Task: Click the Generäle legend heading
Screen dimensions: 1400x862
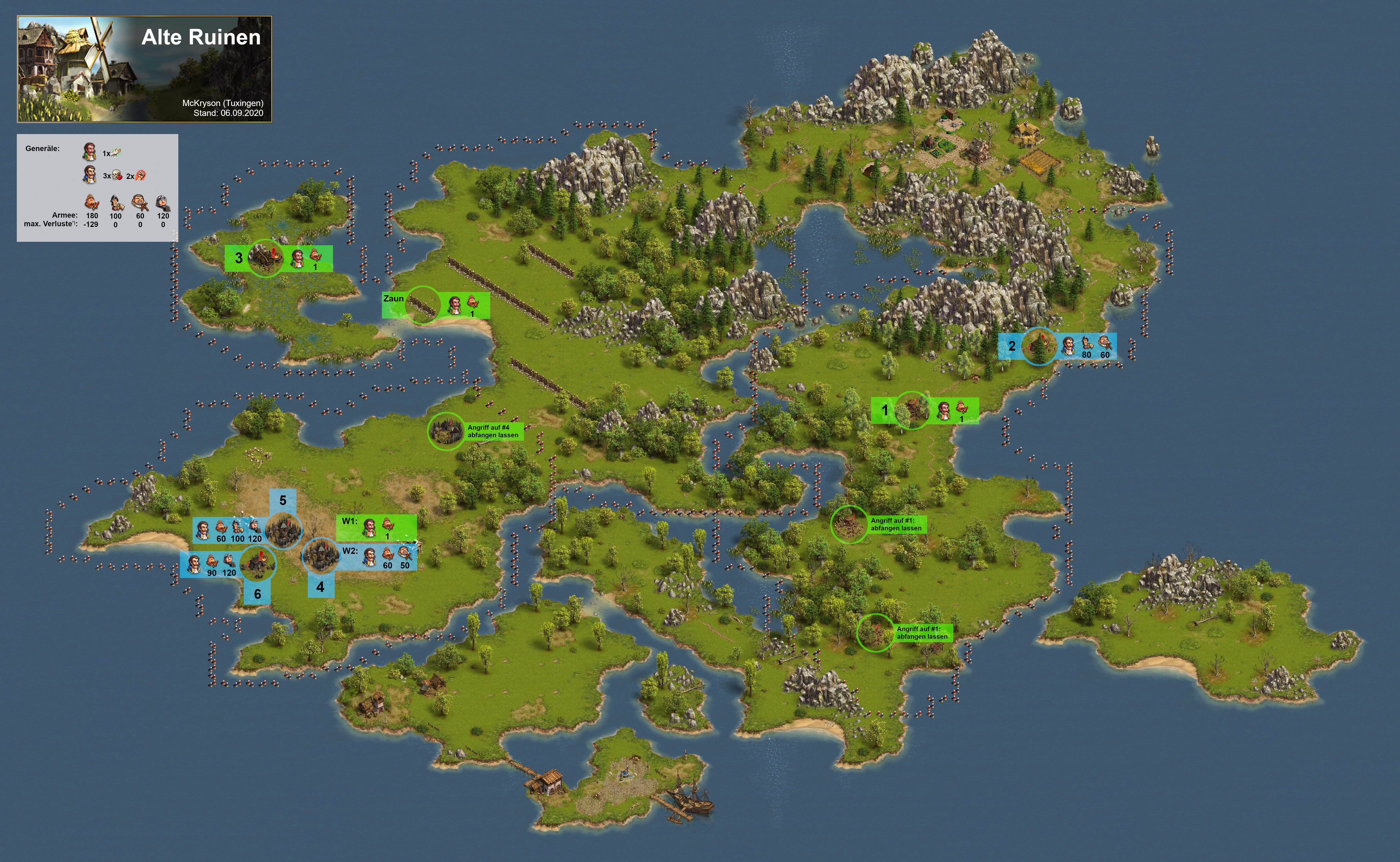Action: pyautogui.click(x=43, y=149)
